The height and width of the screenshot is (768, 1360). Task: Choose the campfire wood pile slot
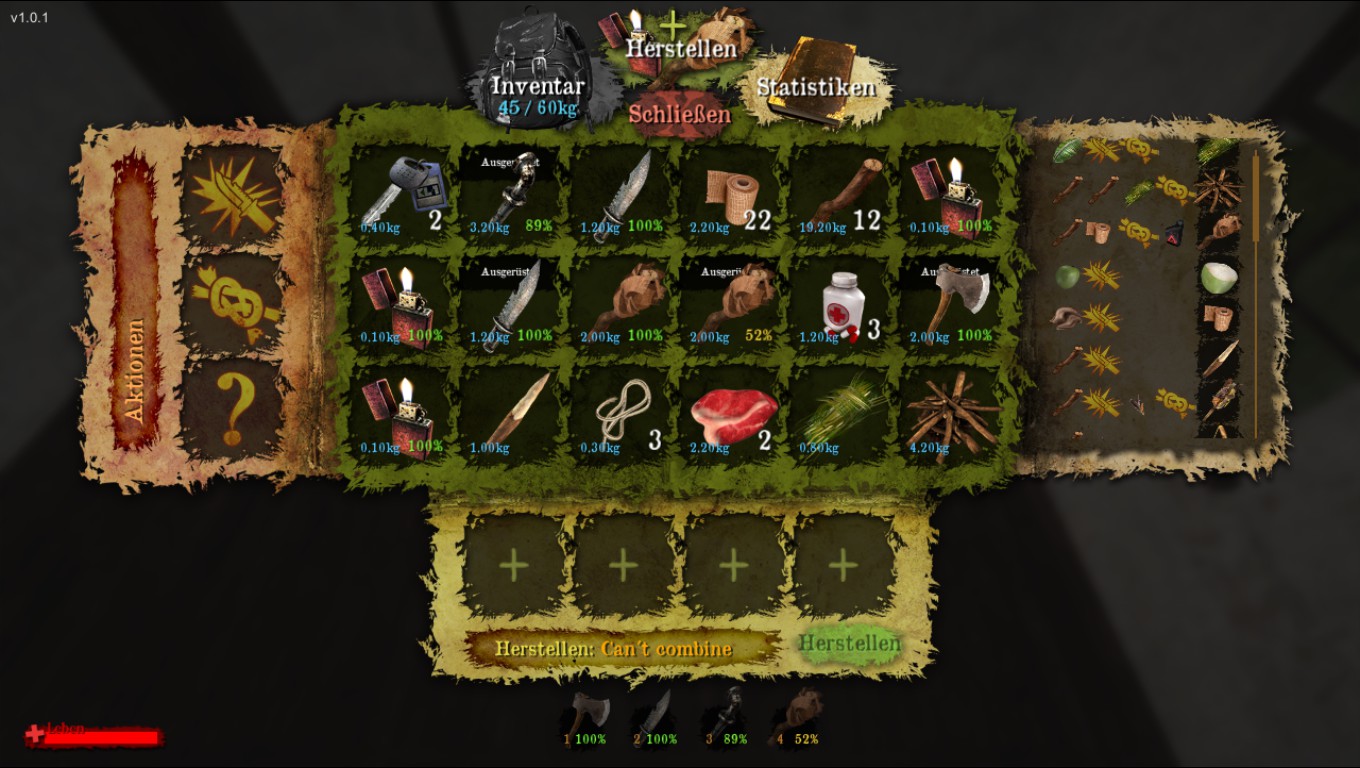[x=952, y=414]
